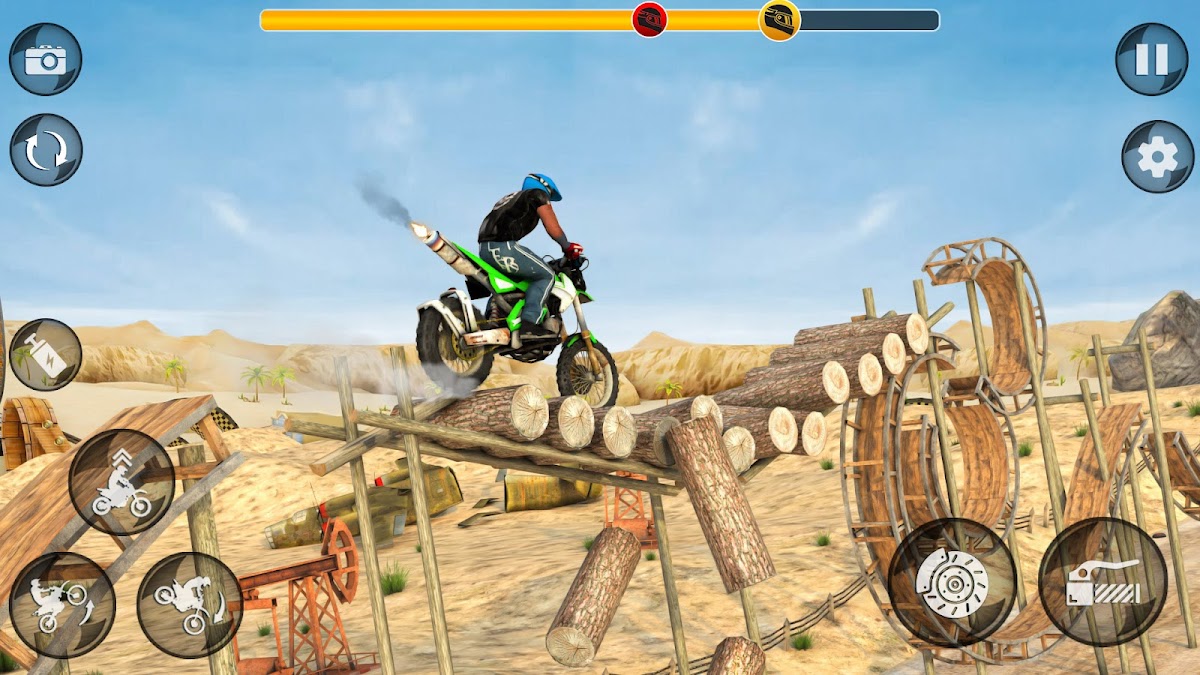Tap the camera view button

[x=45, y=60]
